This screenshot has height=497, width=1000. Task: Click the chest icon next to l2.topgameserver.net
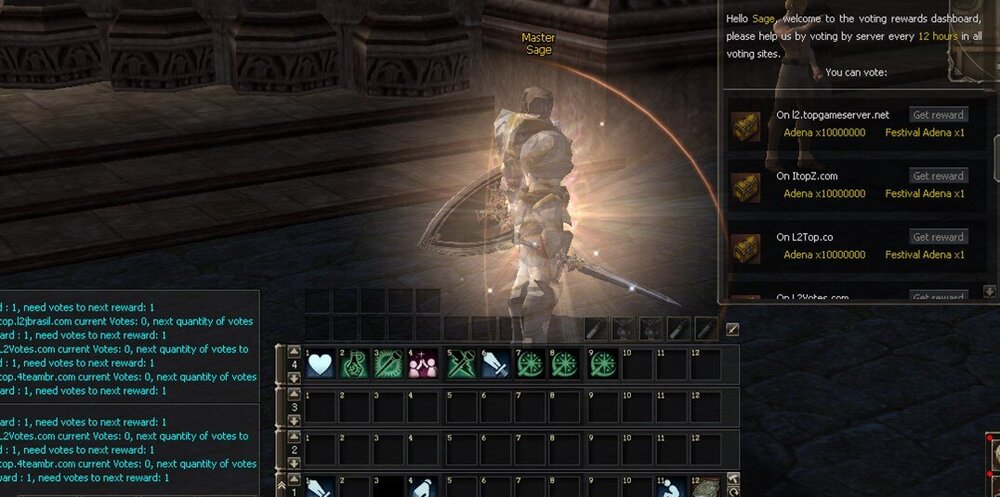click(746, 125)
